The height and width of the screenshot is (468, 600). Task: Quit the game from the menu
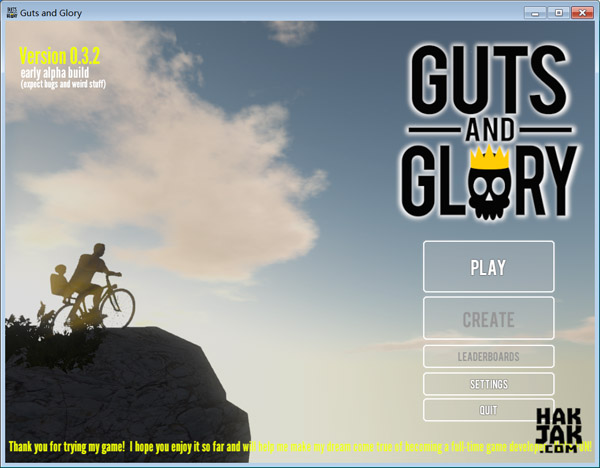click(x=488, y=410)
